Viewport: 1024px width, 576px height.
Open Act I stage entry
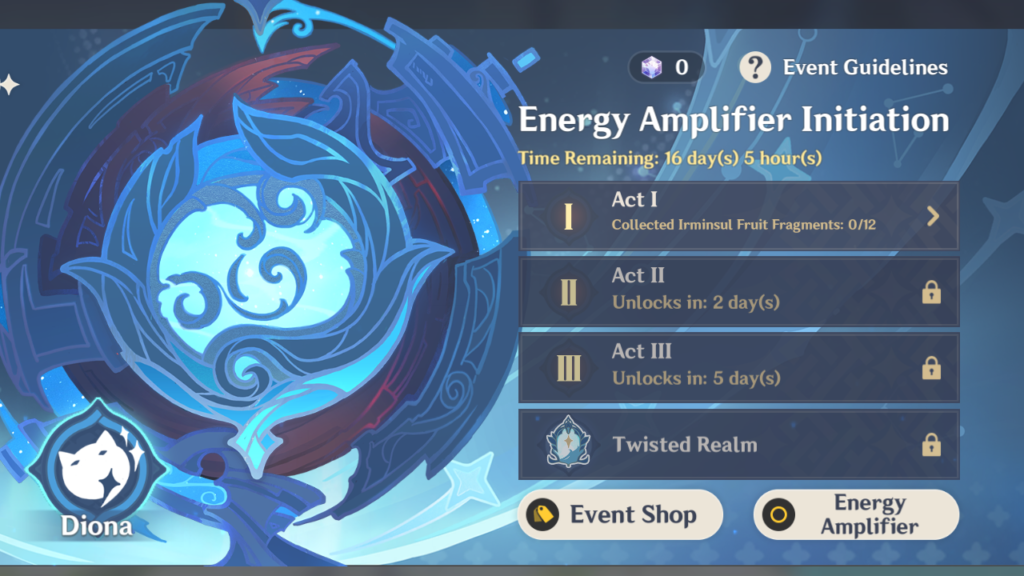tap(738, 215)
